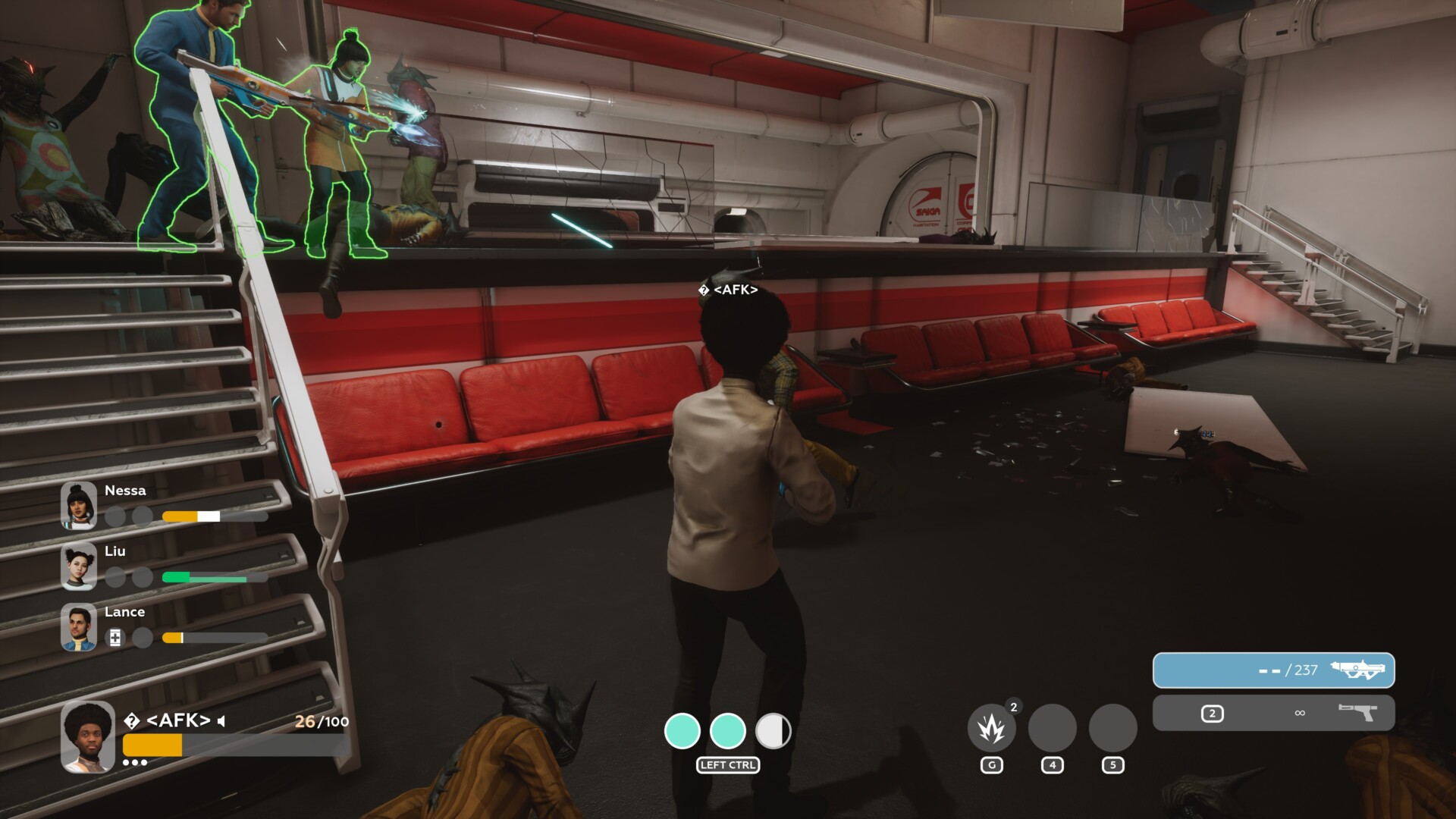Toggle the voice speaker icon by AFK name
The height and width of the screenshot is (819, 1456).
pyautogui.click(x=221, y=721)
